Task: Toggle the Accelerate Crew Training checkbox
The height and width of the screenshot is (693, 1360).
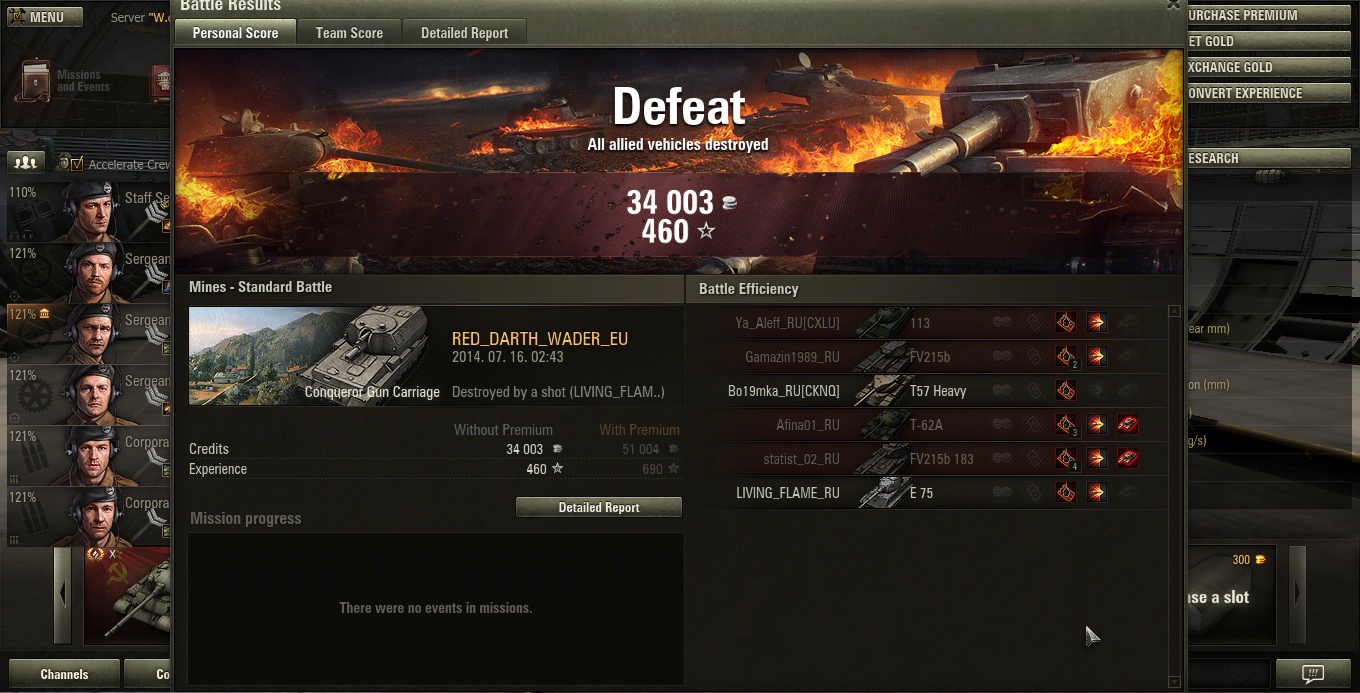Action: pos(77,164)
